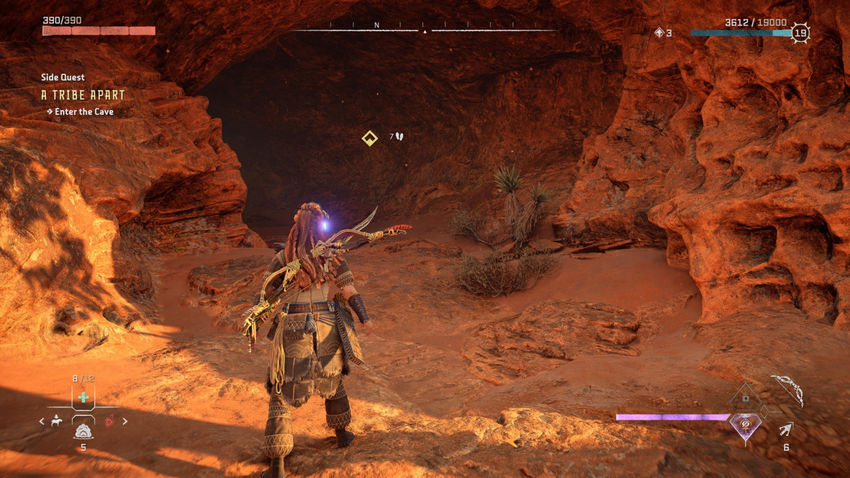
Task: Select the trap item slot icon
Action: click(x=84, y=431)
